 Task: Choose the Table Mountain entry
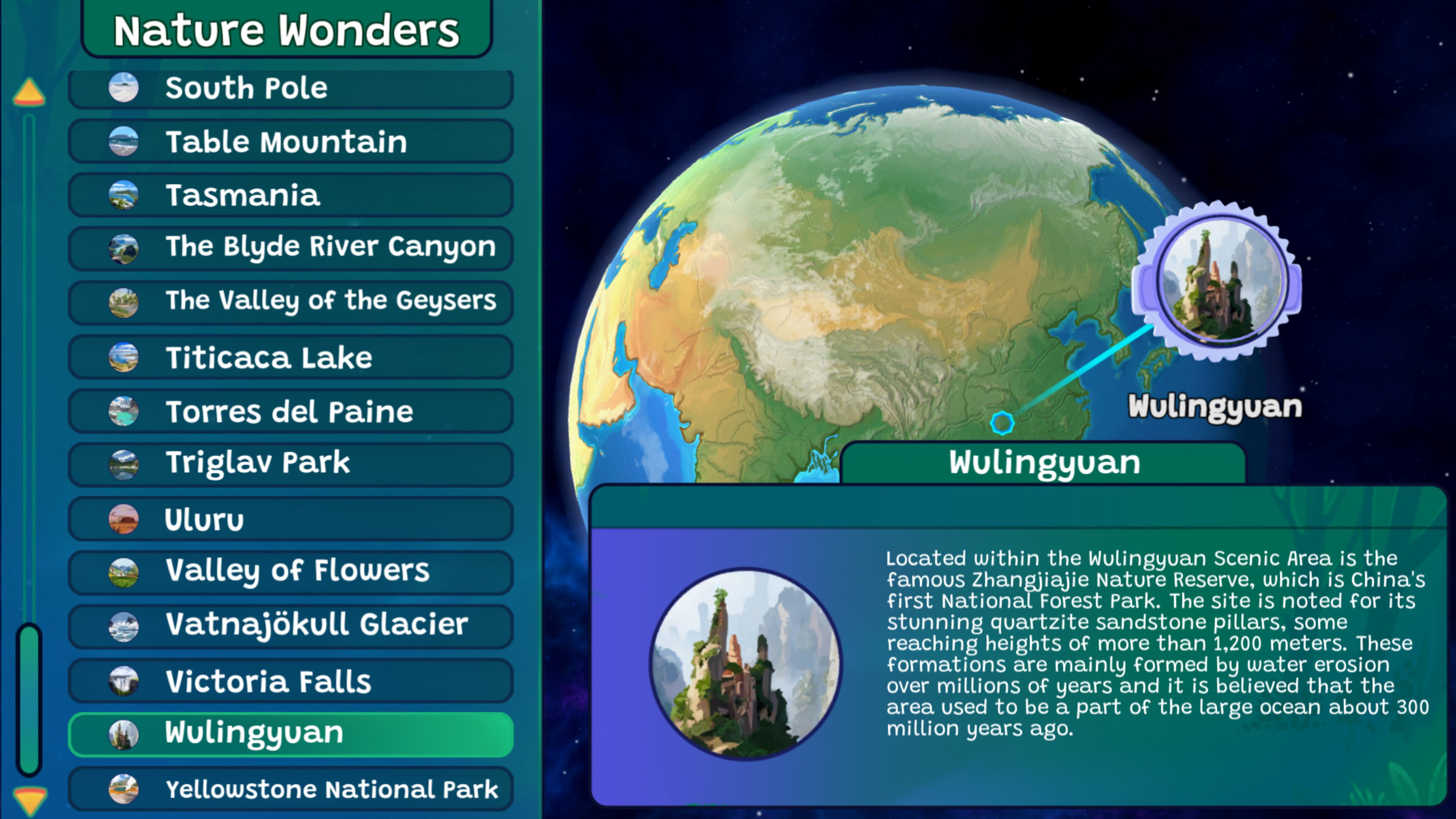290,141
